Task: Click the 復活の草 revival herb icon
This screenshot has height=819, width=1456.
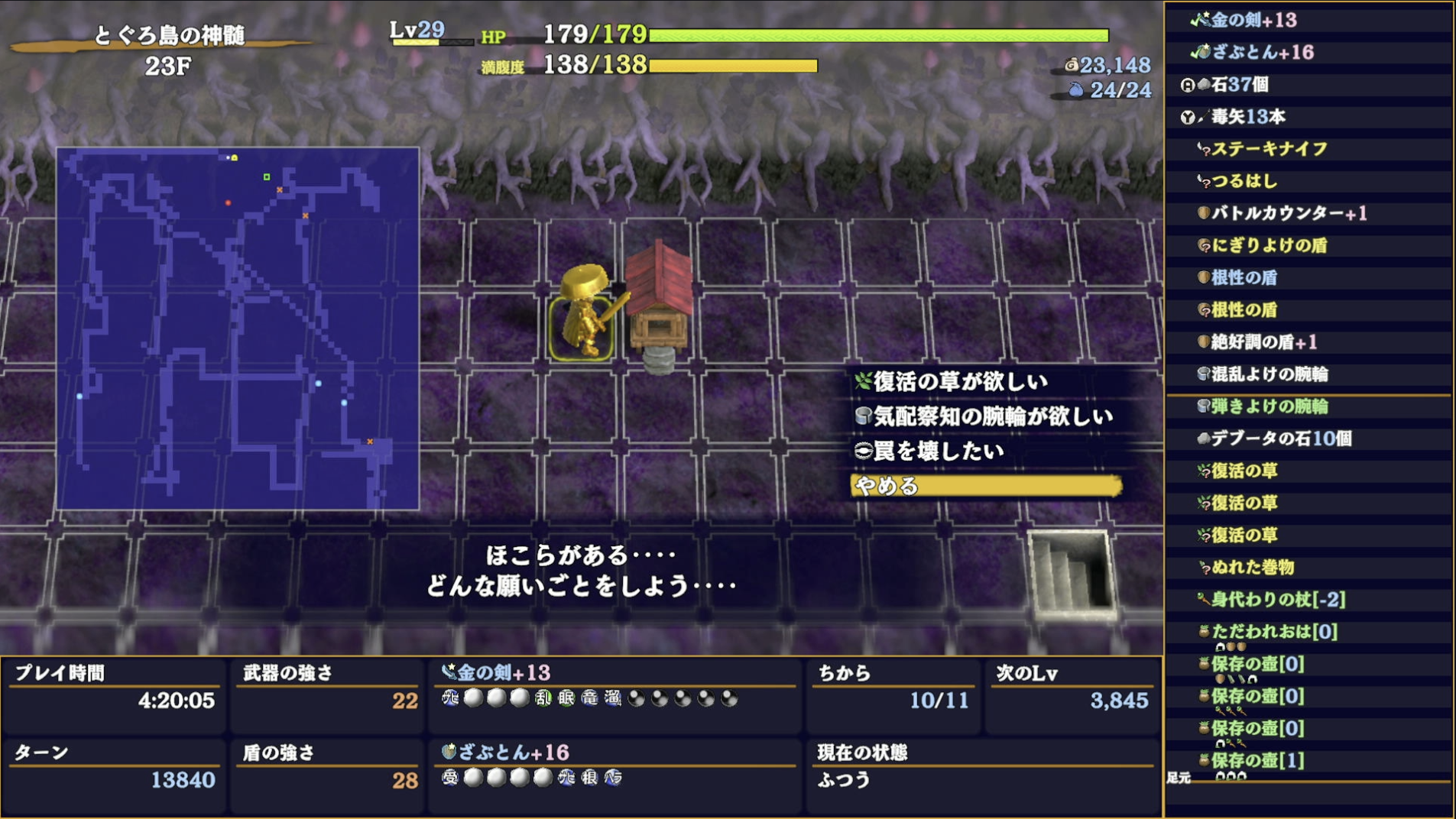Action: tap(1206, 471)
